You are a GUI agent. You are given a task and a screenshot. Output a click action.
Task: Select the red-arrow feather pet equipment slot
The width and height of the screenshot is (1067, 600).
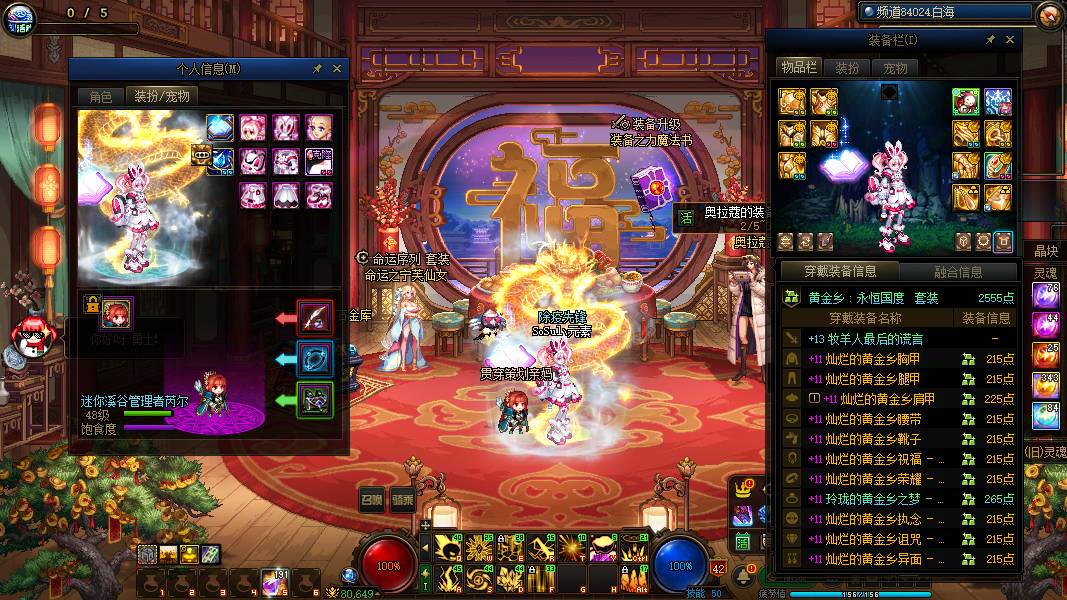316,318
